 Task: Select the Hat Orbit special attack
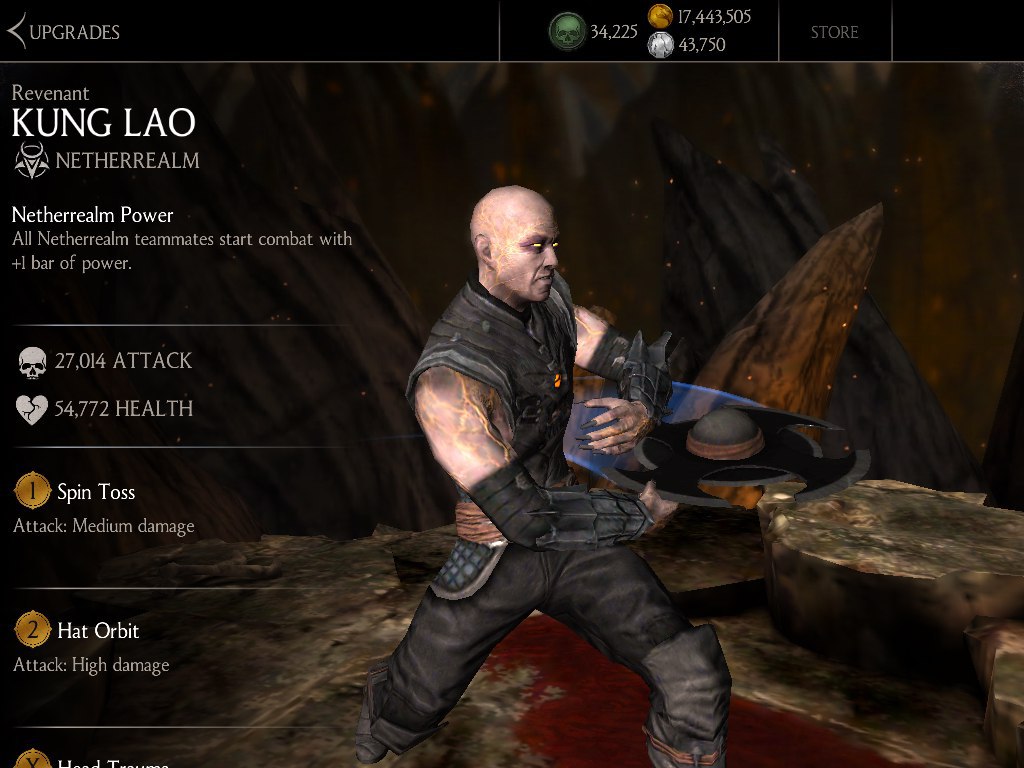pyautogui.click(x=97, y=631)
